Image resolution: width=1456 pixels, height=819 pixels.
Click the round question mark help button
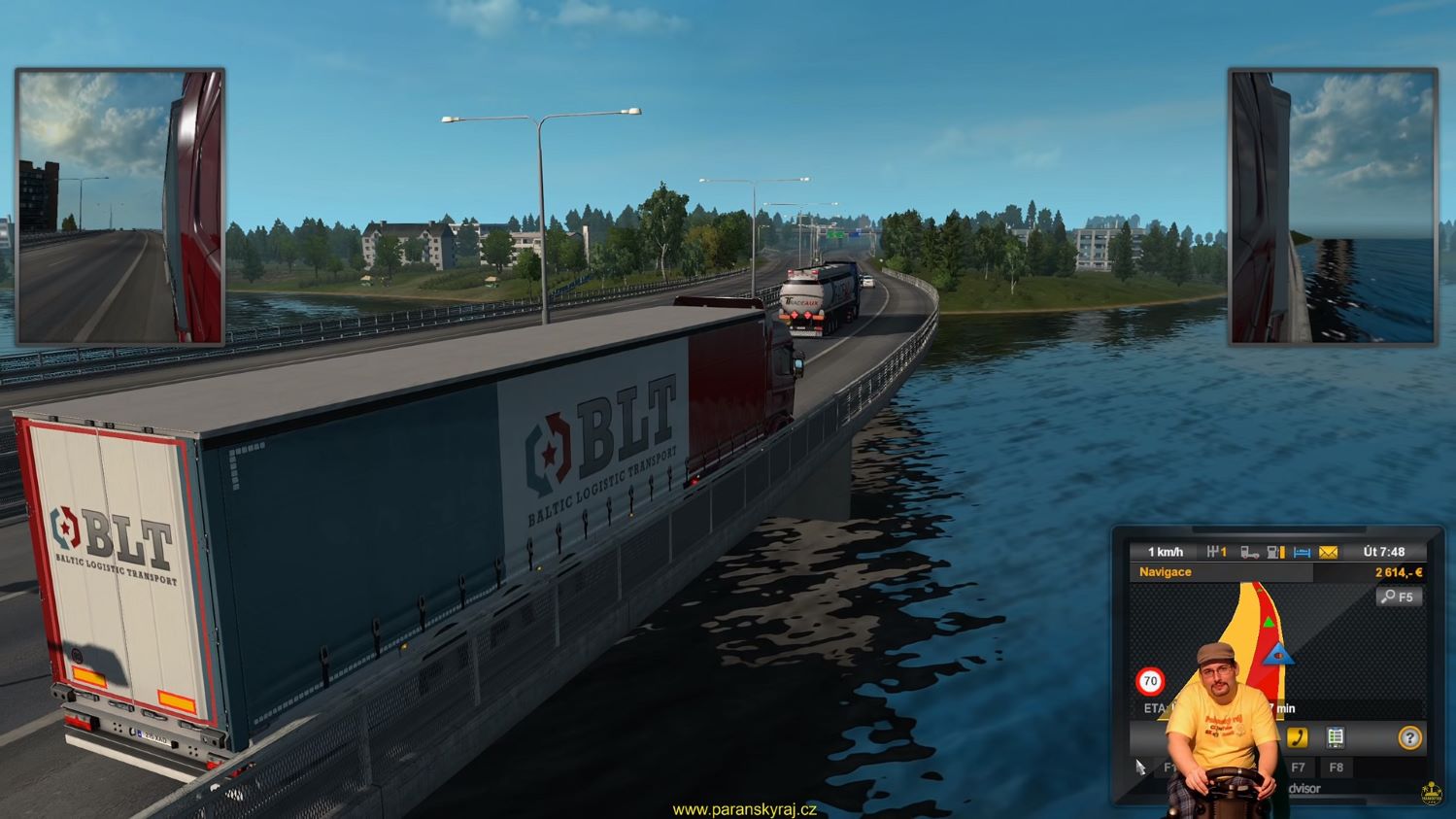coord(1409,738)
